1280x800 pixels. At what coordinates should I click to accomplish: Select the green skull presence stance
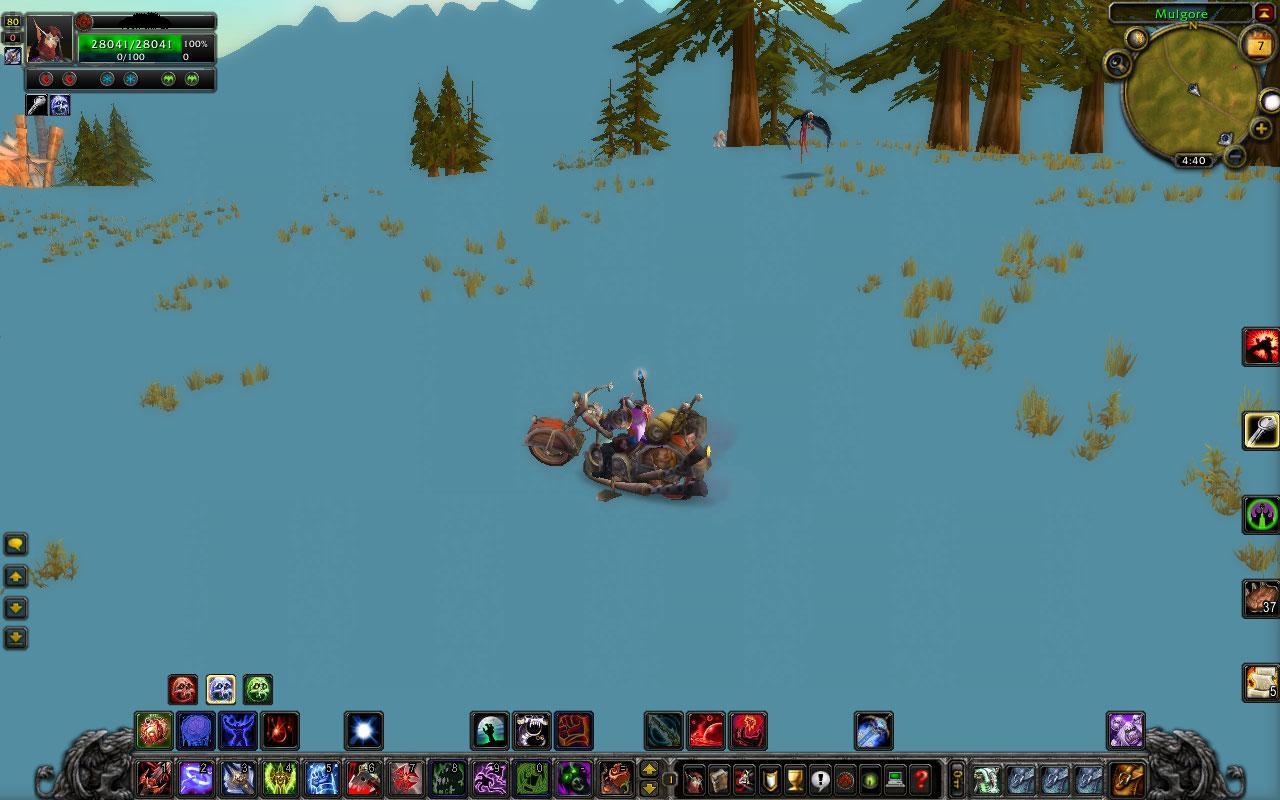pos(258,689)
